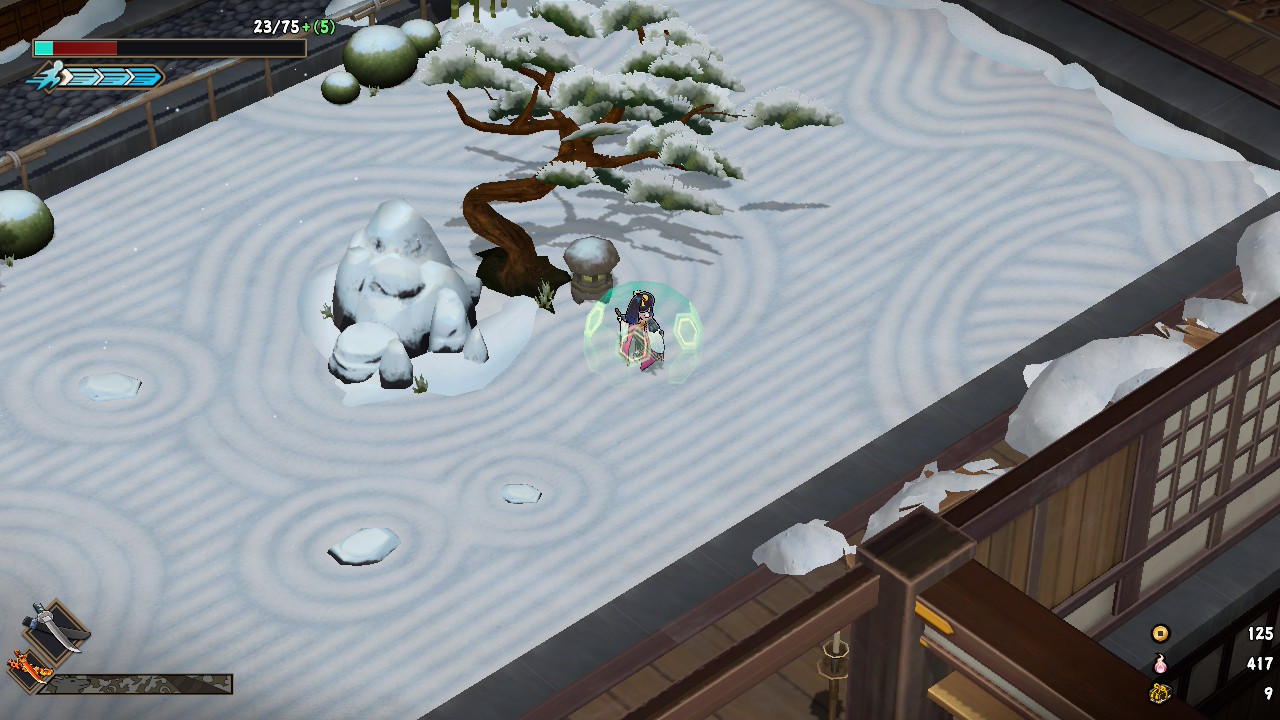
Task: Click the pink soul flame icon
Action: click(x=1160, y=663)
